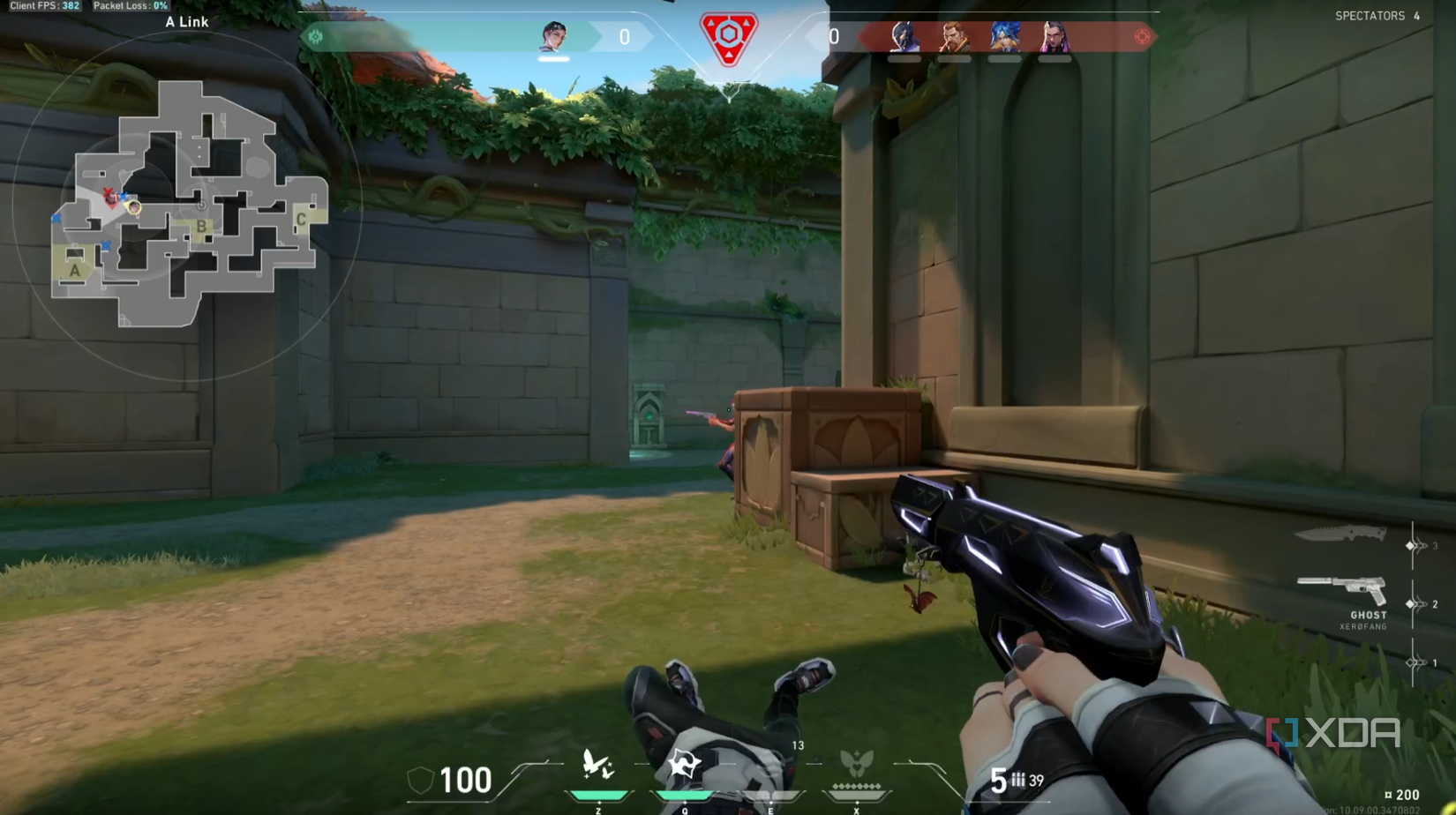Click the magazine icon next to the 39 reserve ammo
1456x815 pixels.
[x=1019, y=780]
